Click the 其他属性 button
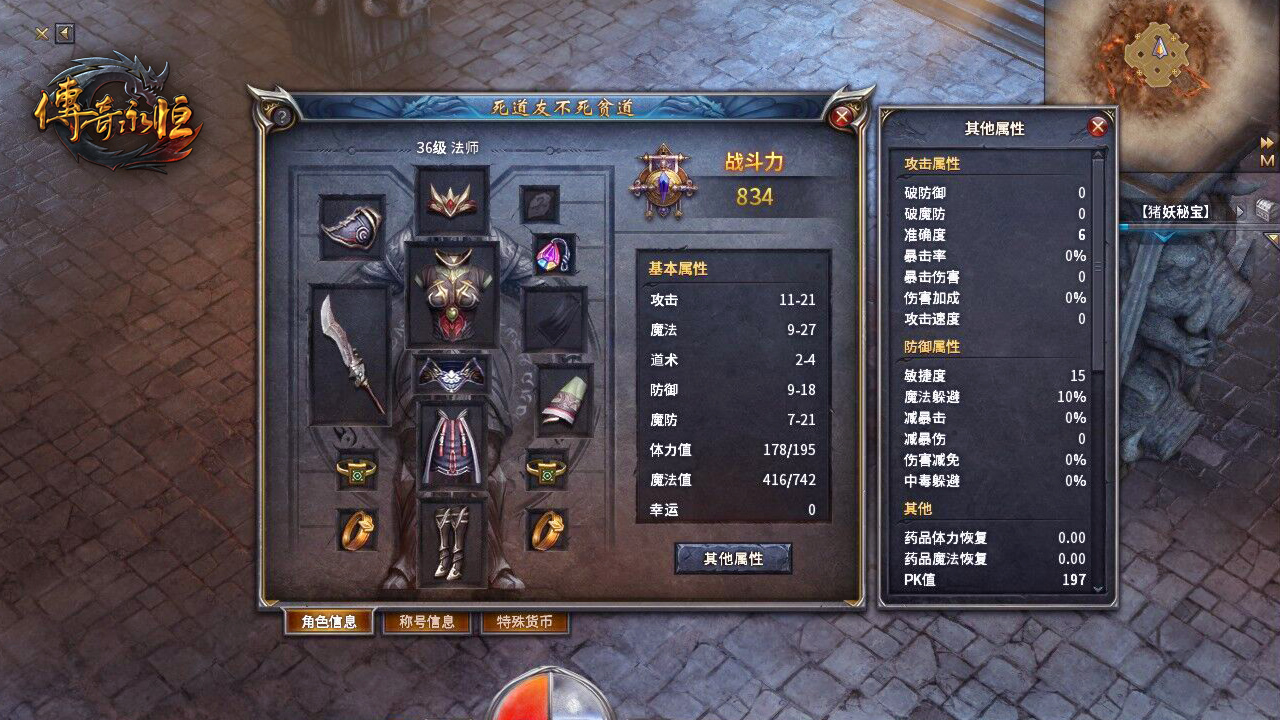This screenshot has width=1280, height=720. [x=733, y=559]
